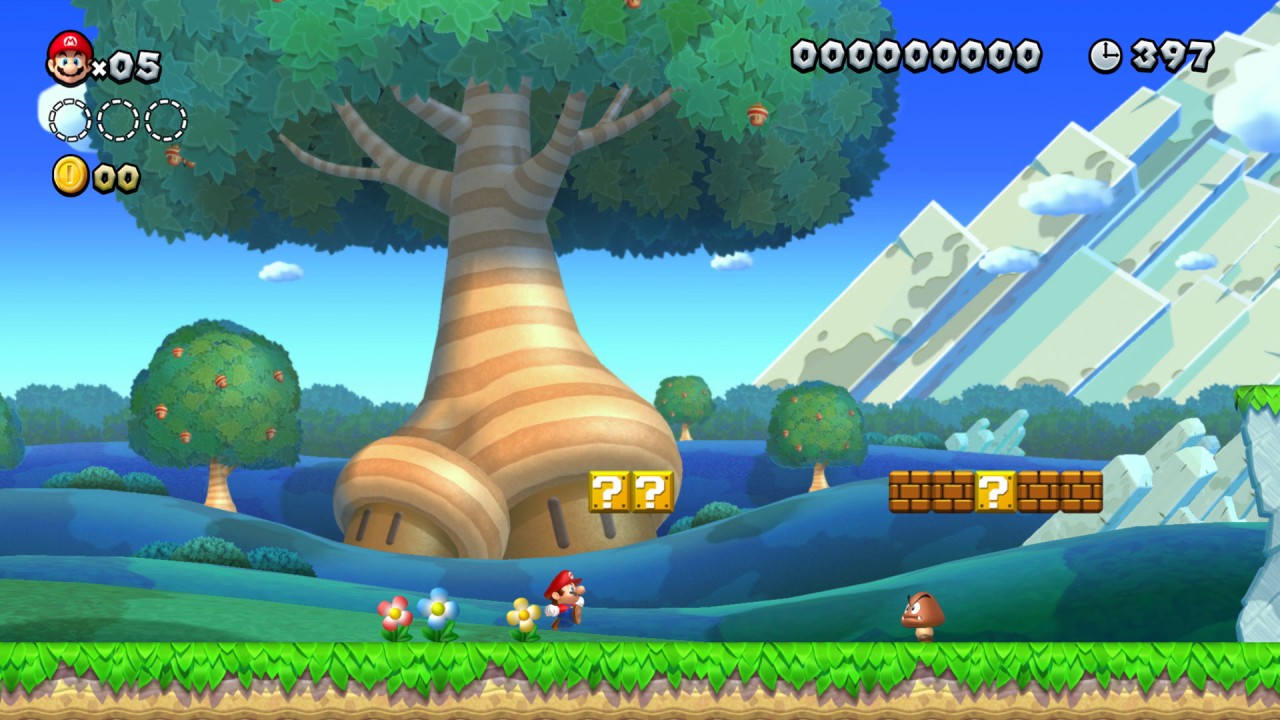Viewport: 1280px width, 720px height.
Task: Toggle the third dashed star coin circle
Action: point(163,119)
